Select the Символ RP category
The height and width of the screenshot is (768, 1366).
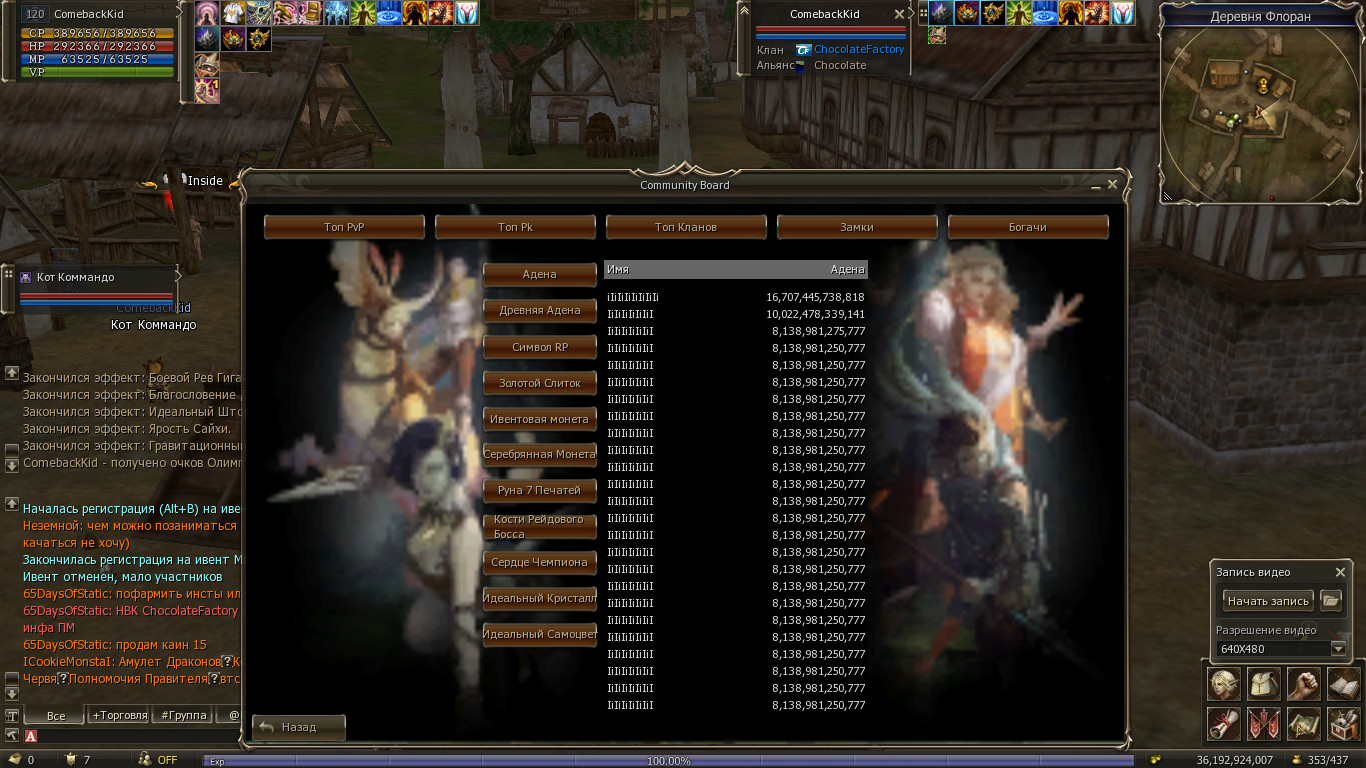click(540, 347)
